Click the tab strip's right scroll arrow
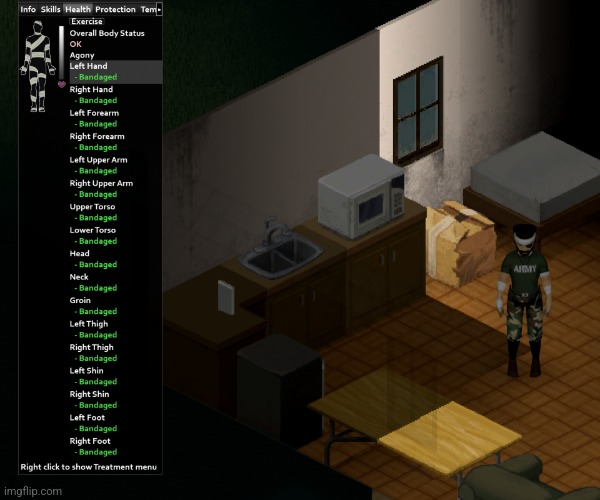The height and width of the screenshot is (500, 600). pos(160,9)
